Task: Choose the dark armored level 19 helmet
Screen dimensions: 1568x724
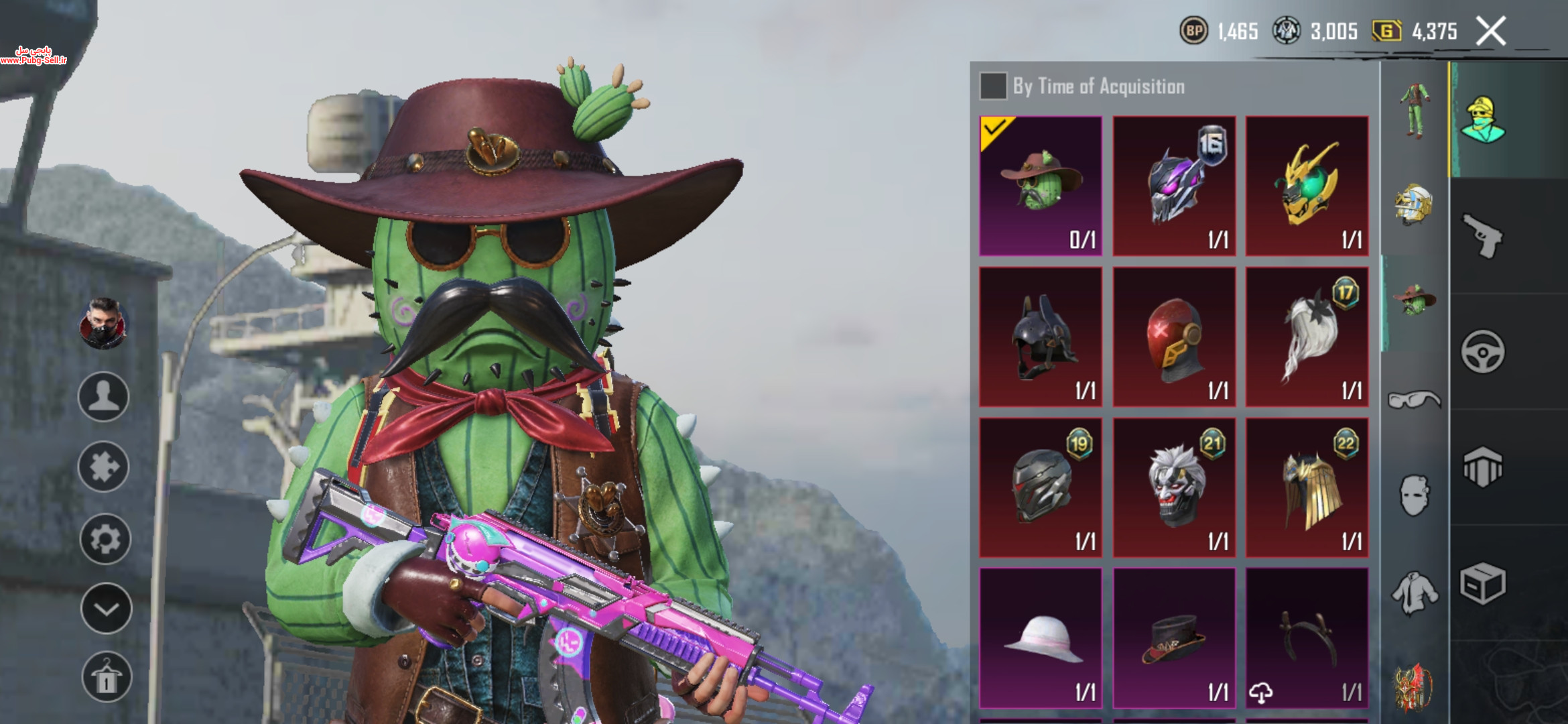Action: [1041, 487]
